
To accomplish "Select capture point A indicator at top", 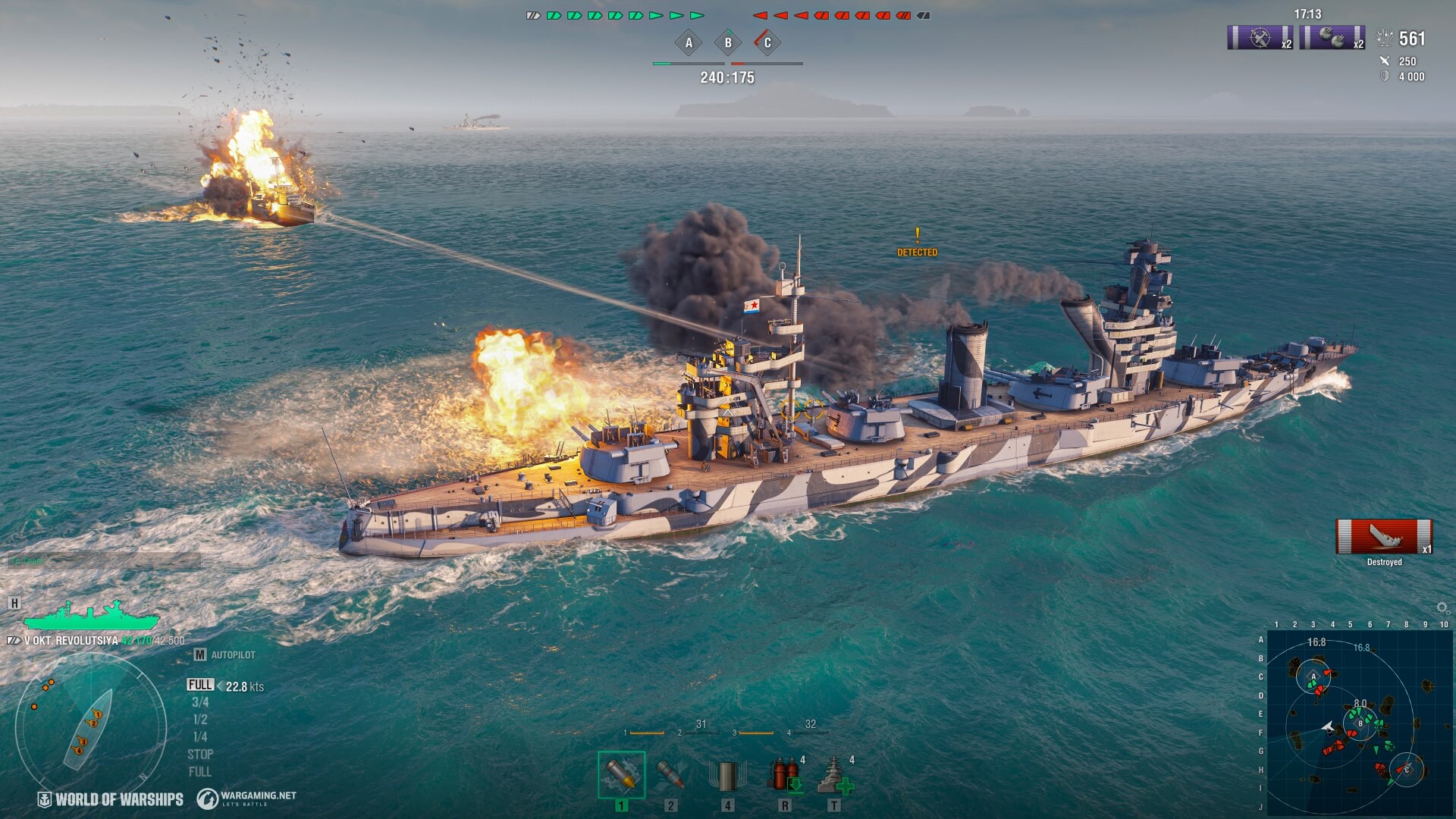I will 689,43.
